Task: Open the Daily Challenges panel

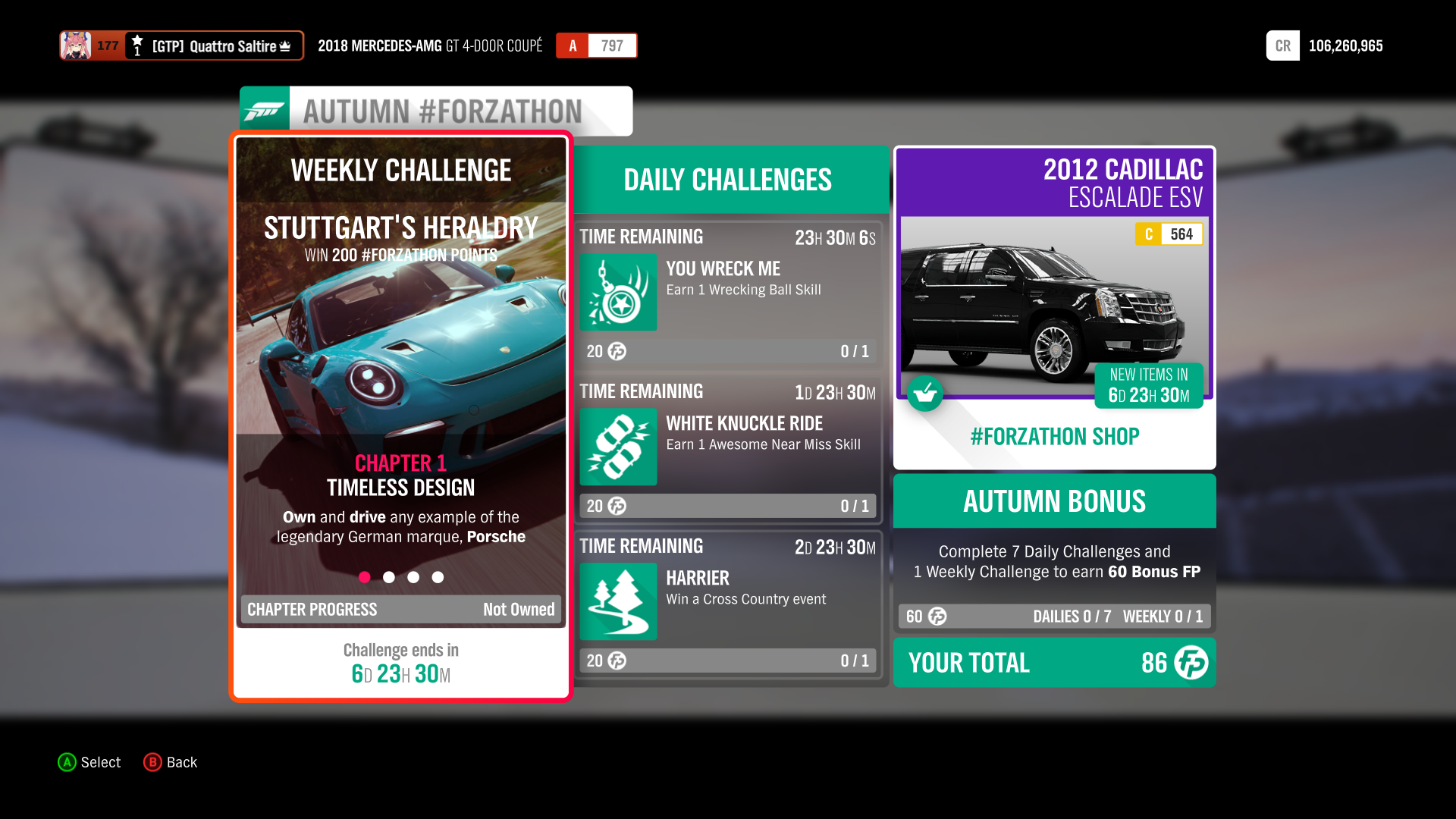Action: (726, 180)
